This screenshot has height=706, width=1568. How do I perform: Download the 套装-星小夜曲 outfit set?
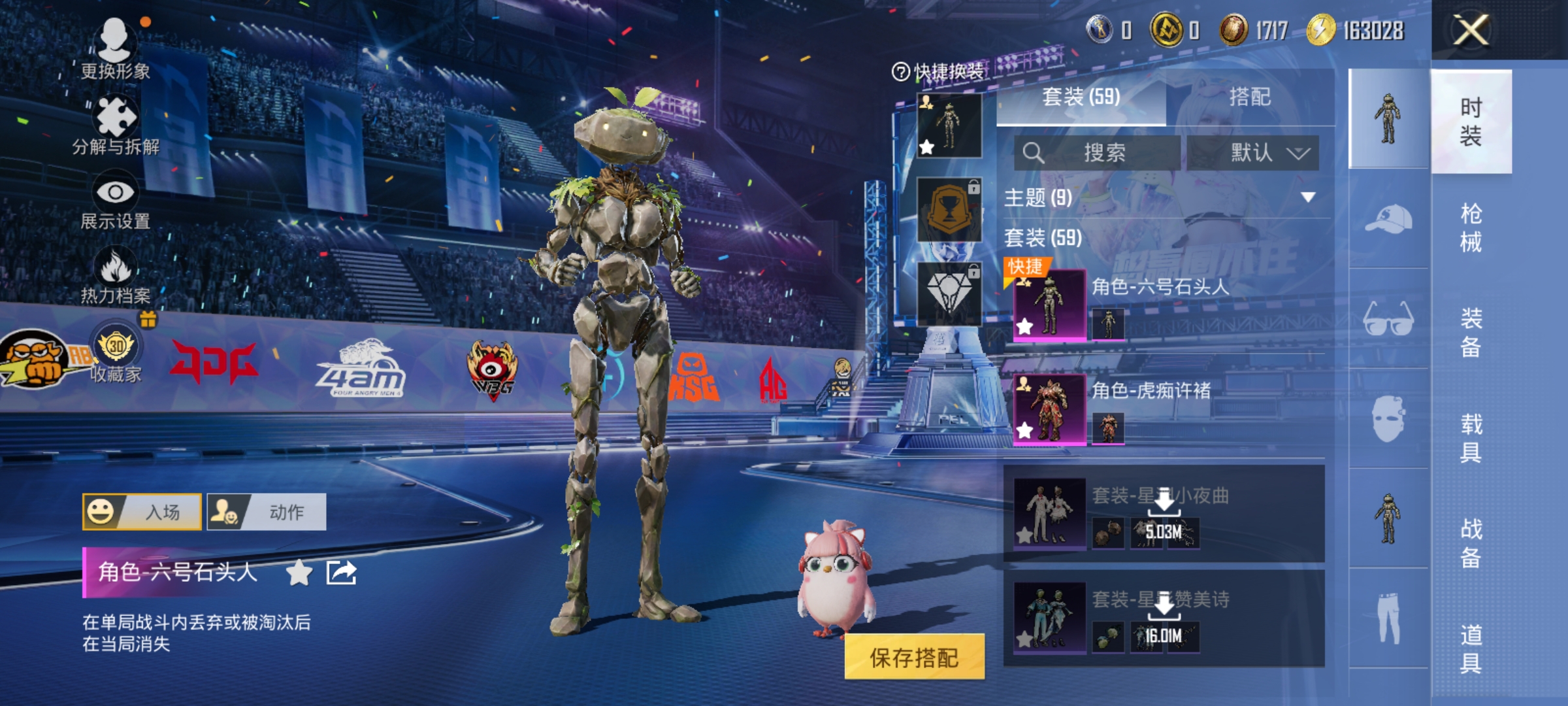pyautogui.click(x=1164, y=503)
